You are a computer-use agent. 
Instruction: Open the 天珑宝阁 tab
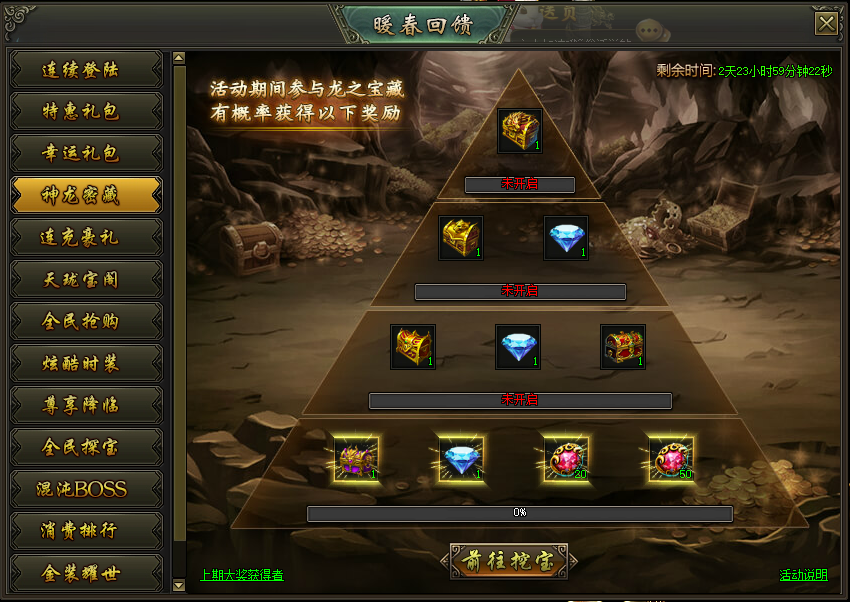(x=85, y=279)
